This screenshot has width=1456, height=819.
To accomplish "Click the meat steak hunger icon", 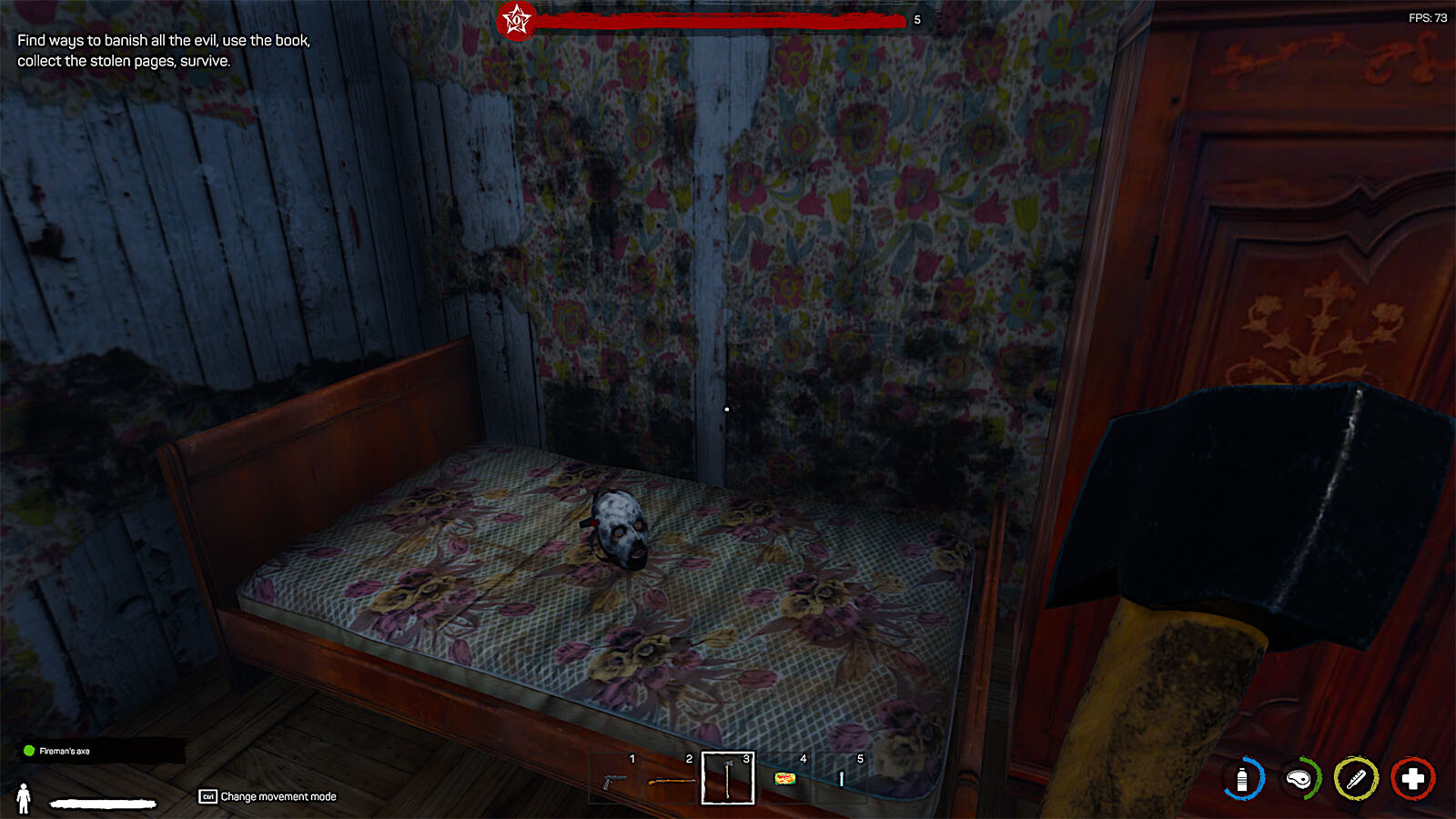I will [1299, 779].
